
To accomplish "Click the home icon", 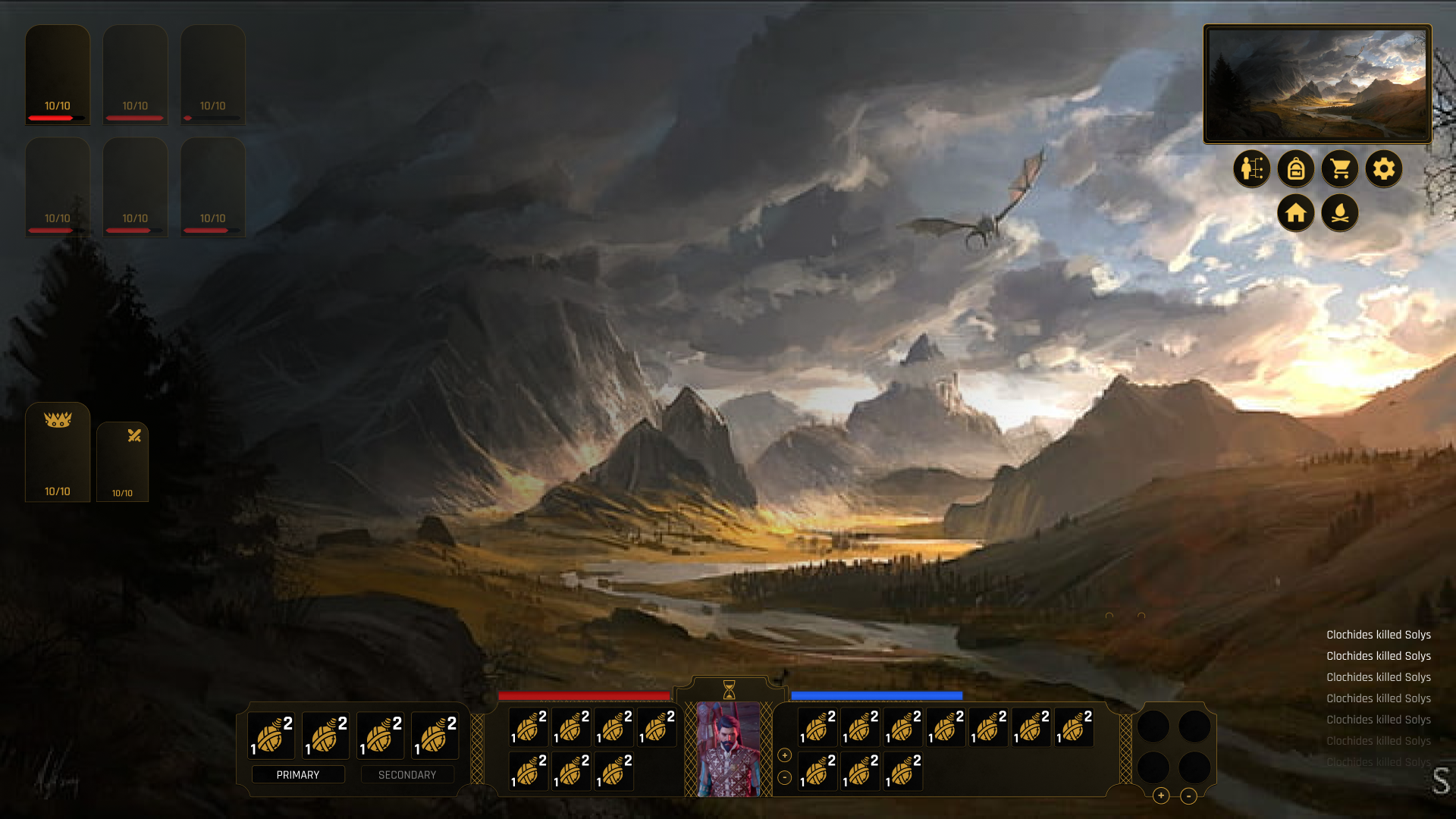I will [x=1297, y=213].
